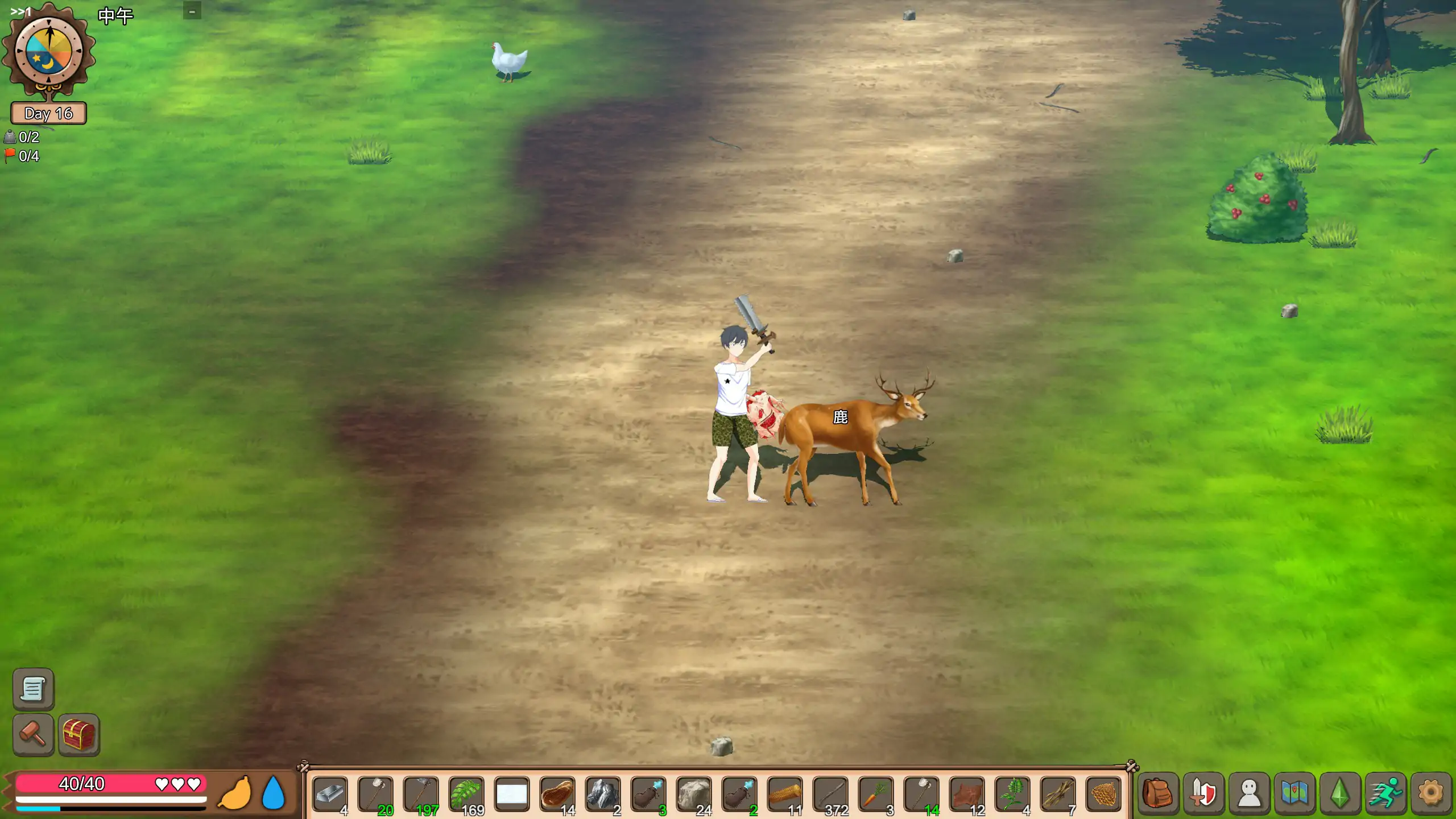Select the carrot hotbar slot
The image size is (1456, 819).
876,795
